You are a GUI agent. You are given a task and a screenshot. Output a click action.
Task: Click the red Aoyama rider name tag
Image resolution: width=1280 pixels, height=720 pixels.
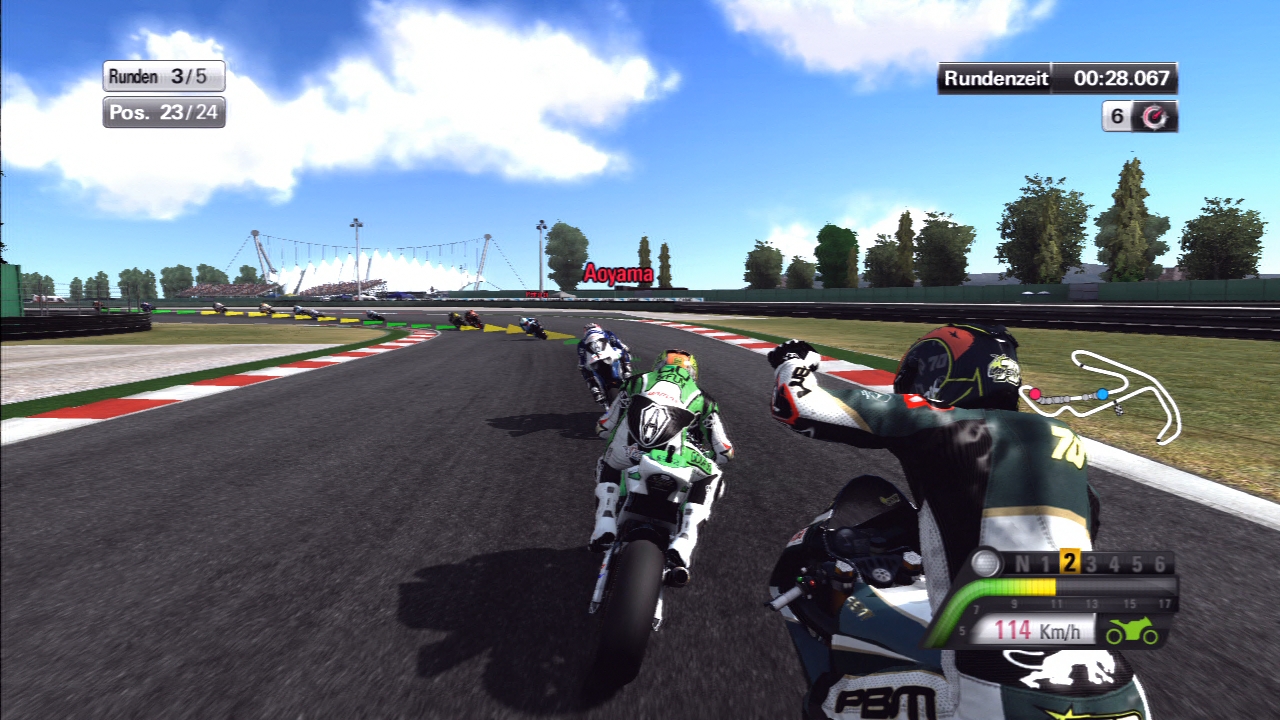618,274
